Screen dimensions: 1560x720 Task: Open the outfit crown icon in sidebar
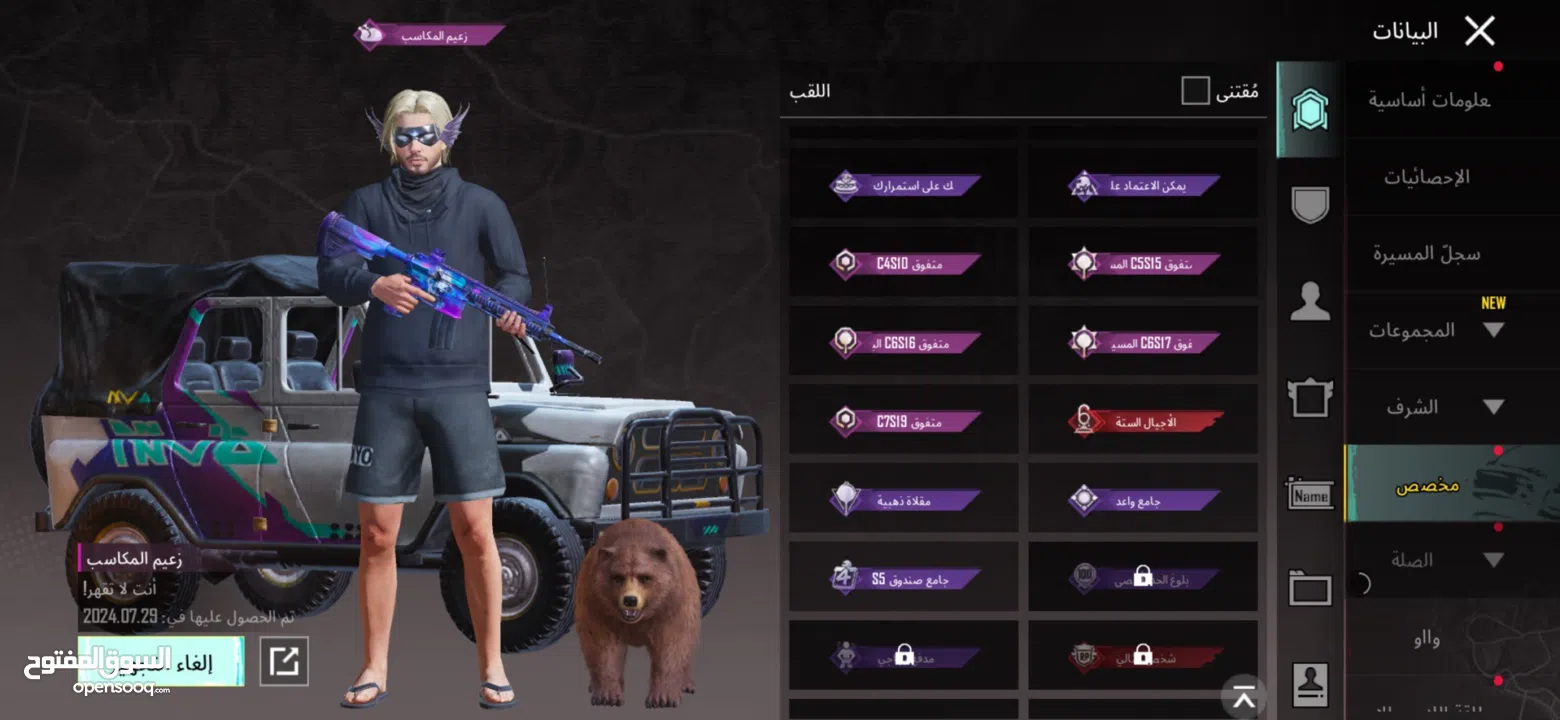(1308, 400)
